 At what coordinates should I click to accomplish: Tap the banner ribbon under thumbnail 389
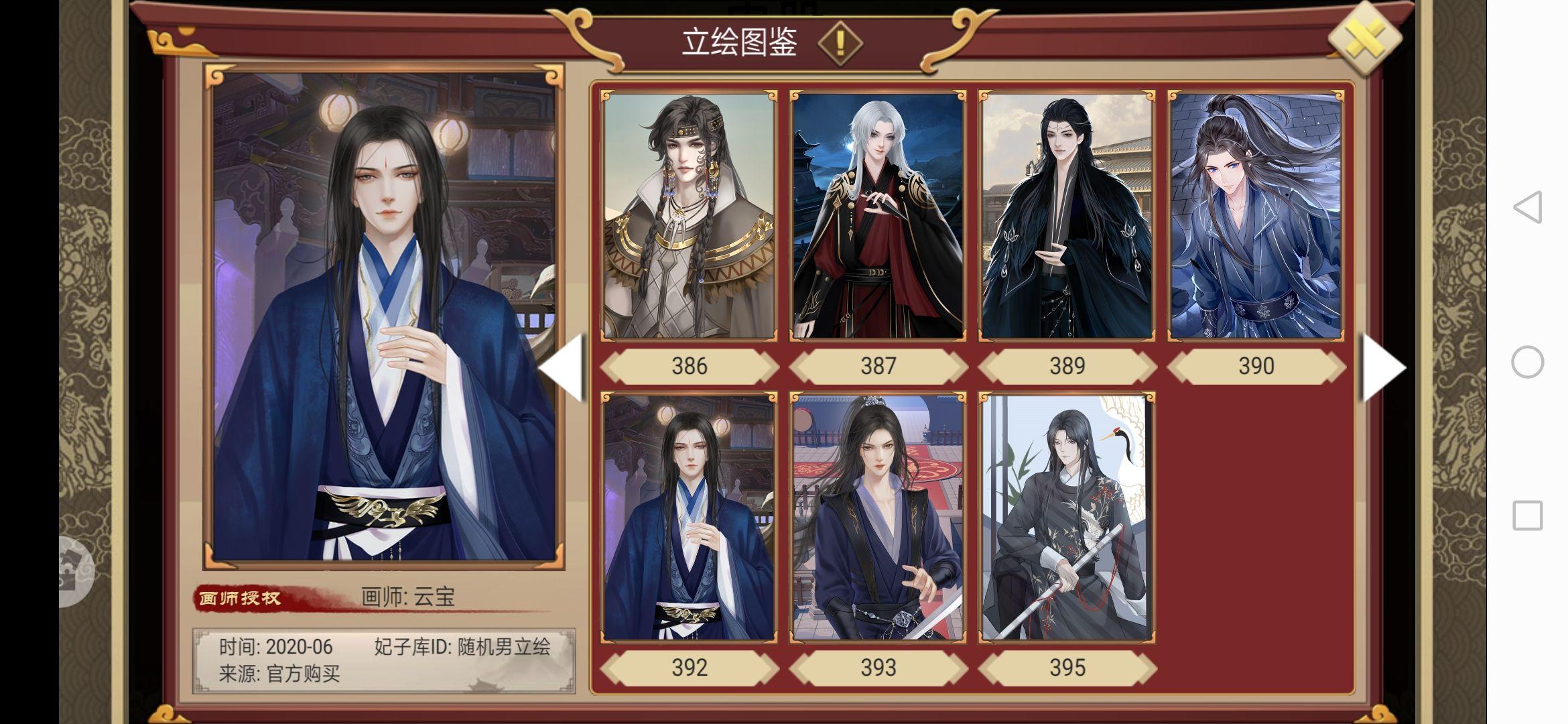(x=1068, y=366)
